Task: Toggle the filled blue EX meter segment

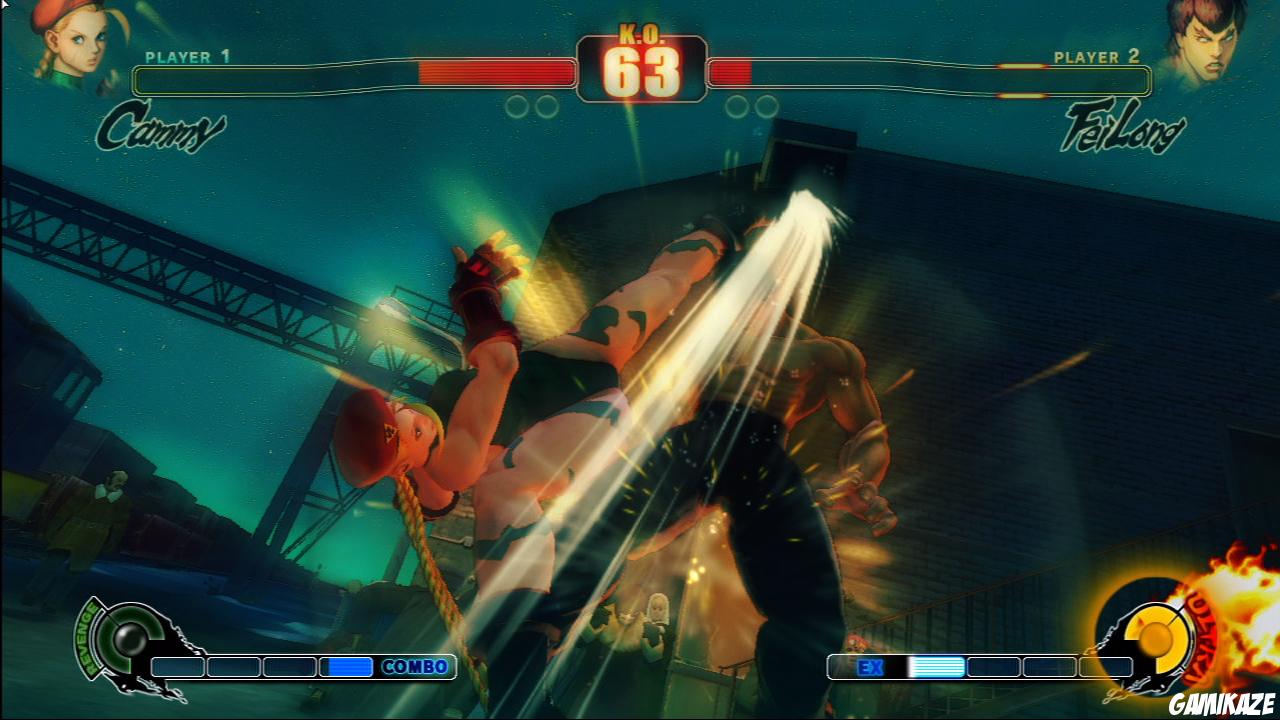Action: click(x=937, y=667)
